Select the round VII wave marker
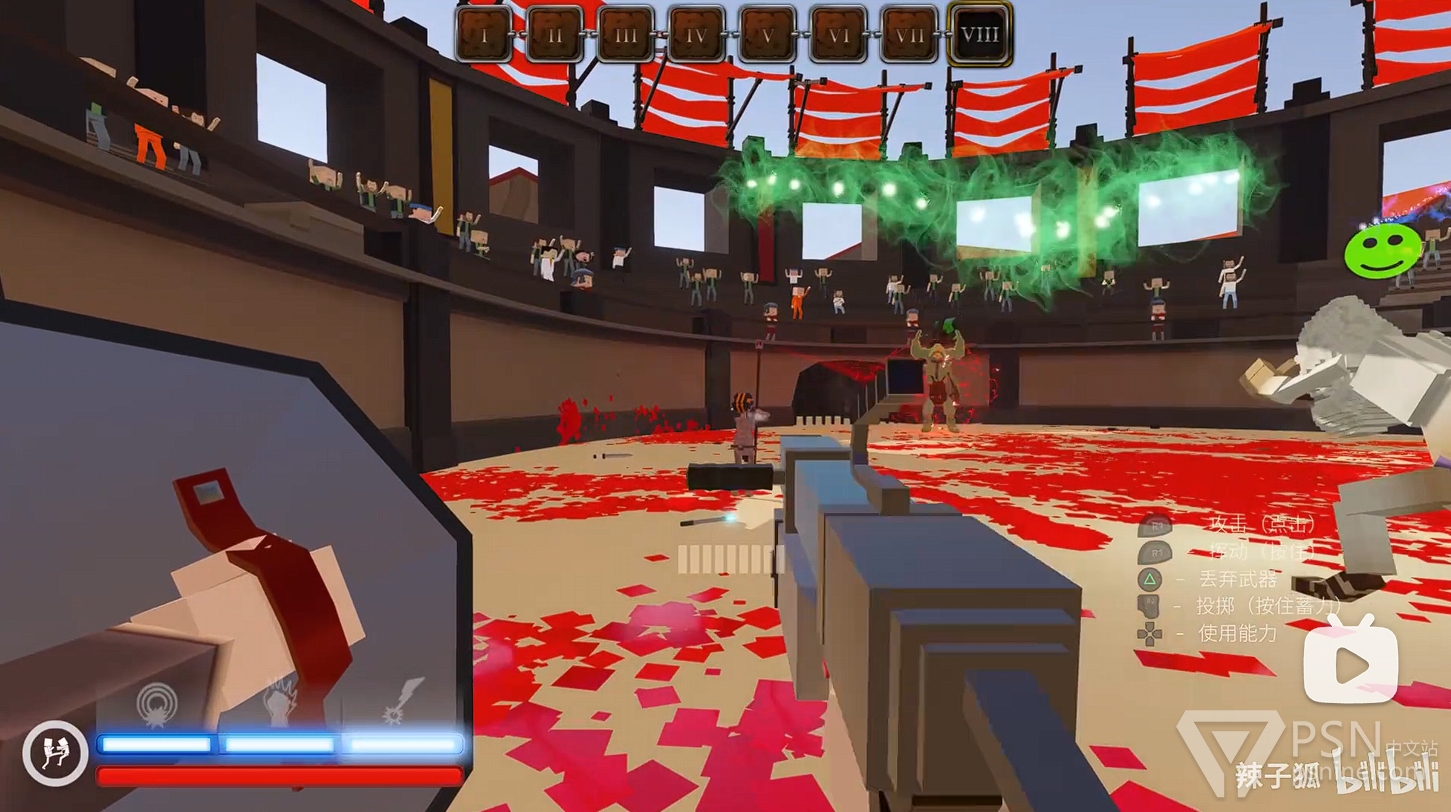1451x812 pixels. (910, 34)
